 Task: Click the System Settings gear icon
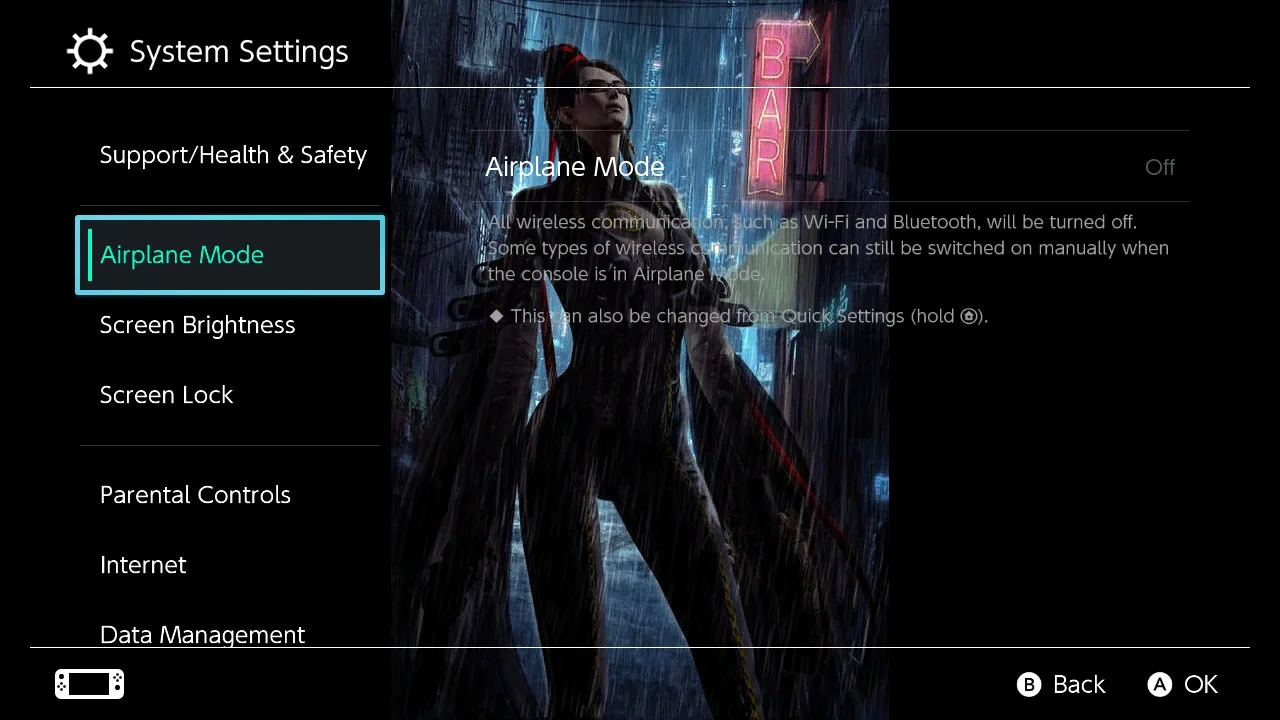(x=90, y=50)
